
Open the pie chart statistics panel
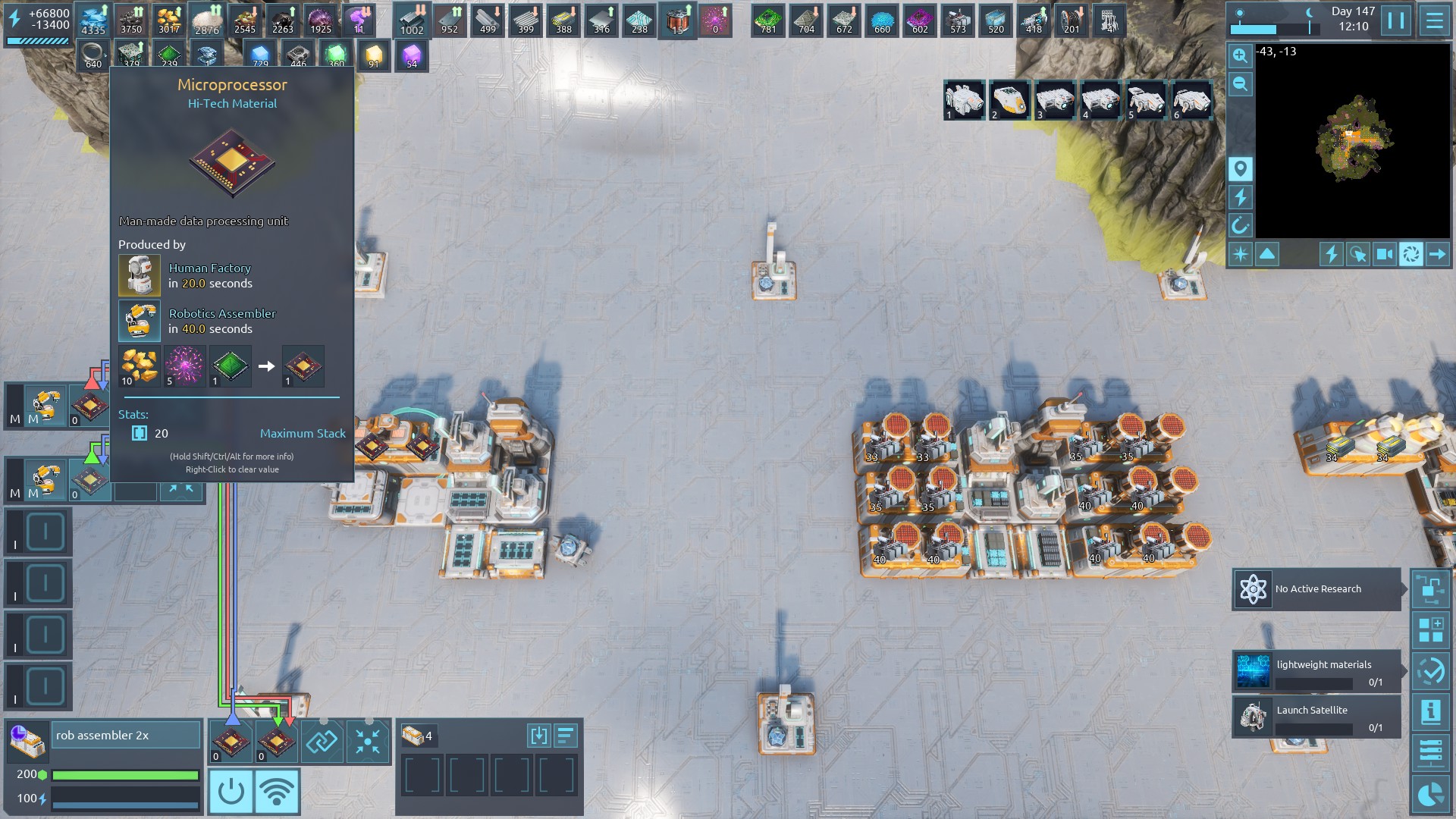click(1430, 795)
